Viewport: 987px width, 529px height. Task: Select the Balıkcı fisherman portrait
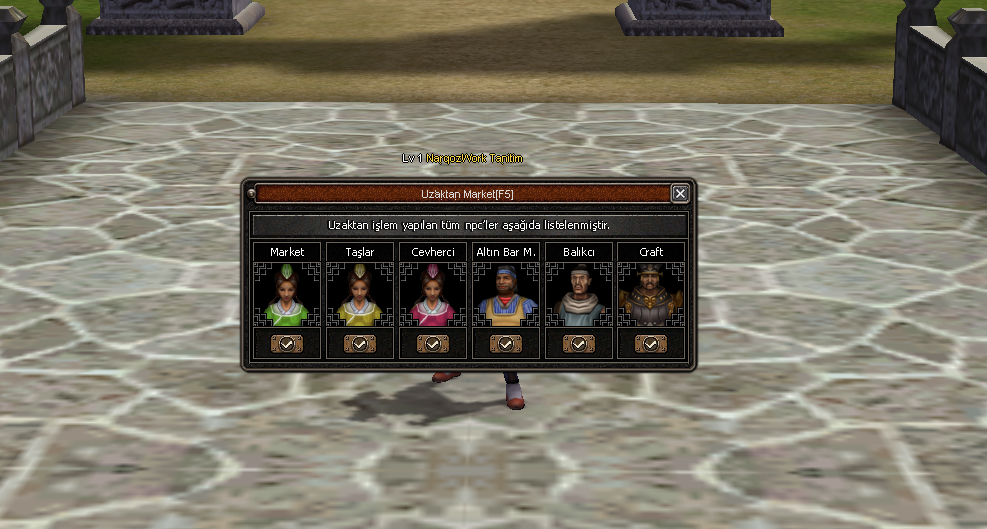pos(579,296)
